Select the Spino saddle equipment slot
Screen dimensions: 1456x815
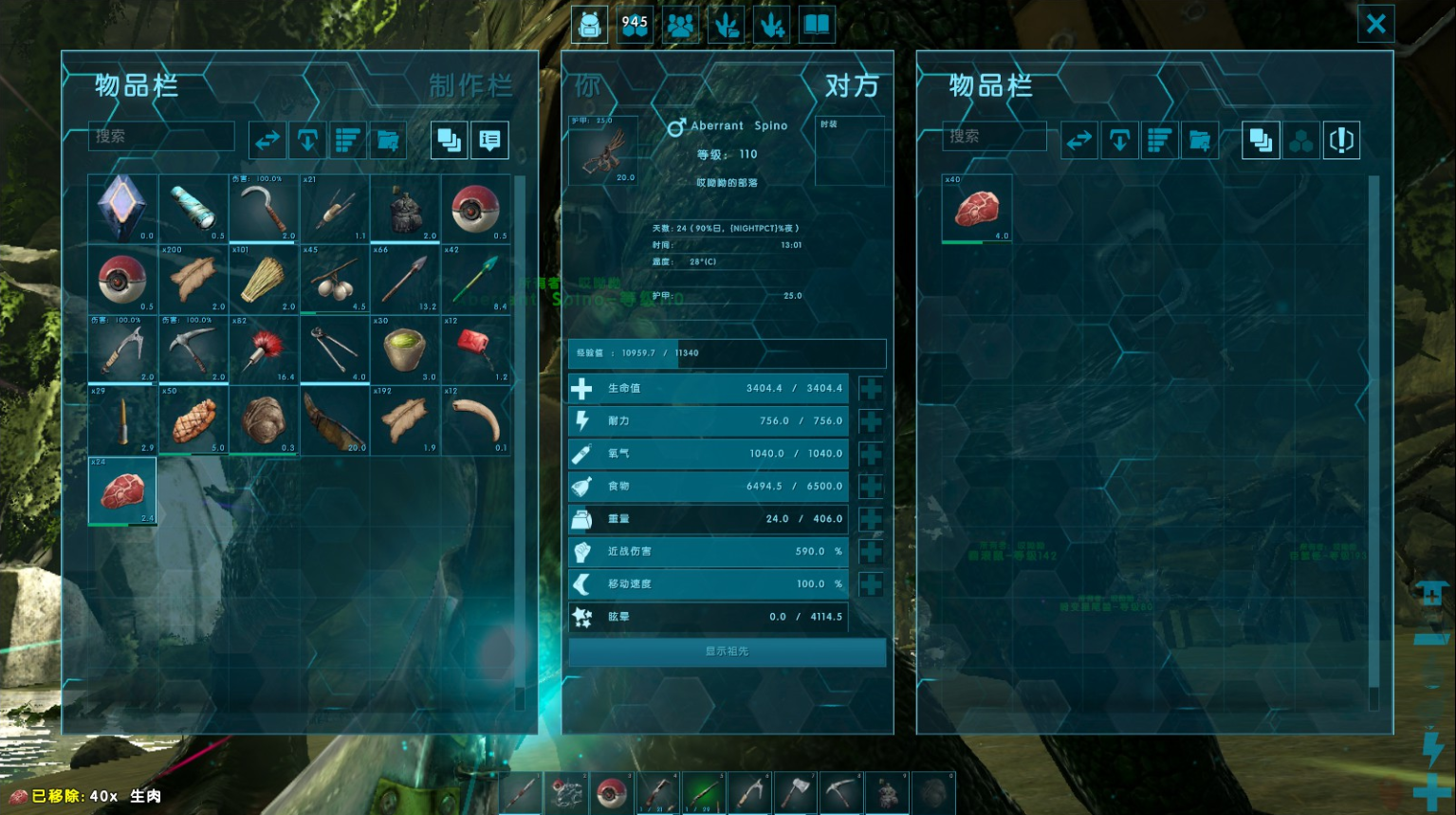coord(602,150)
